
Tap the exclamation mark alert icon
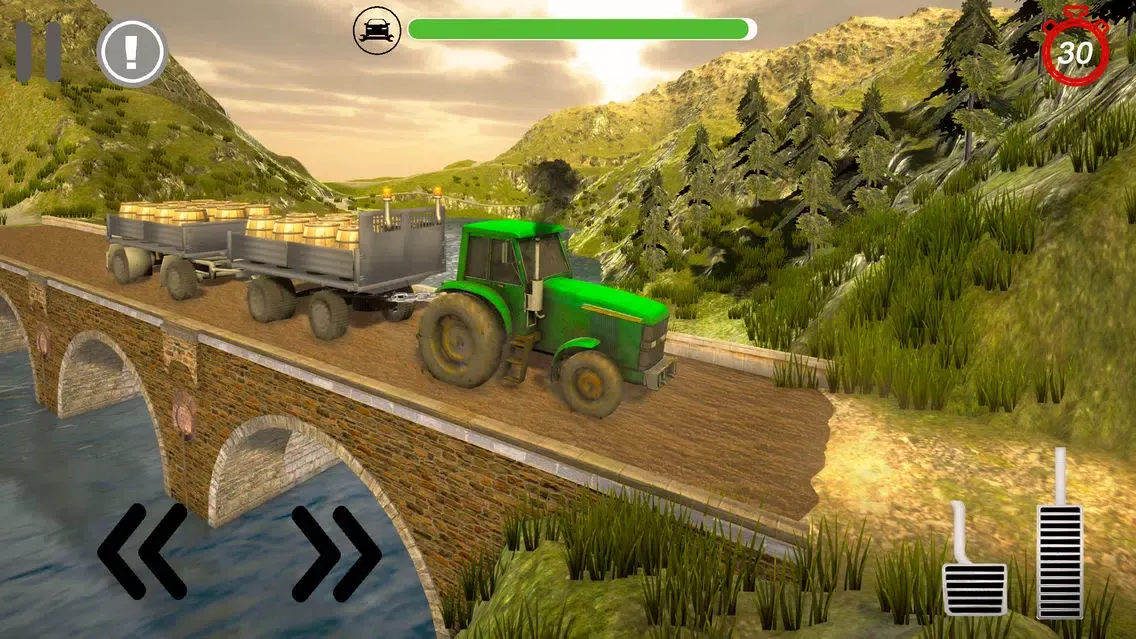point(131,52)
